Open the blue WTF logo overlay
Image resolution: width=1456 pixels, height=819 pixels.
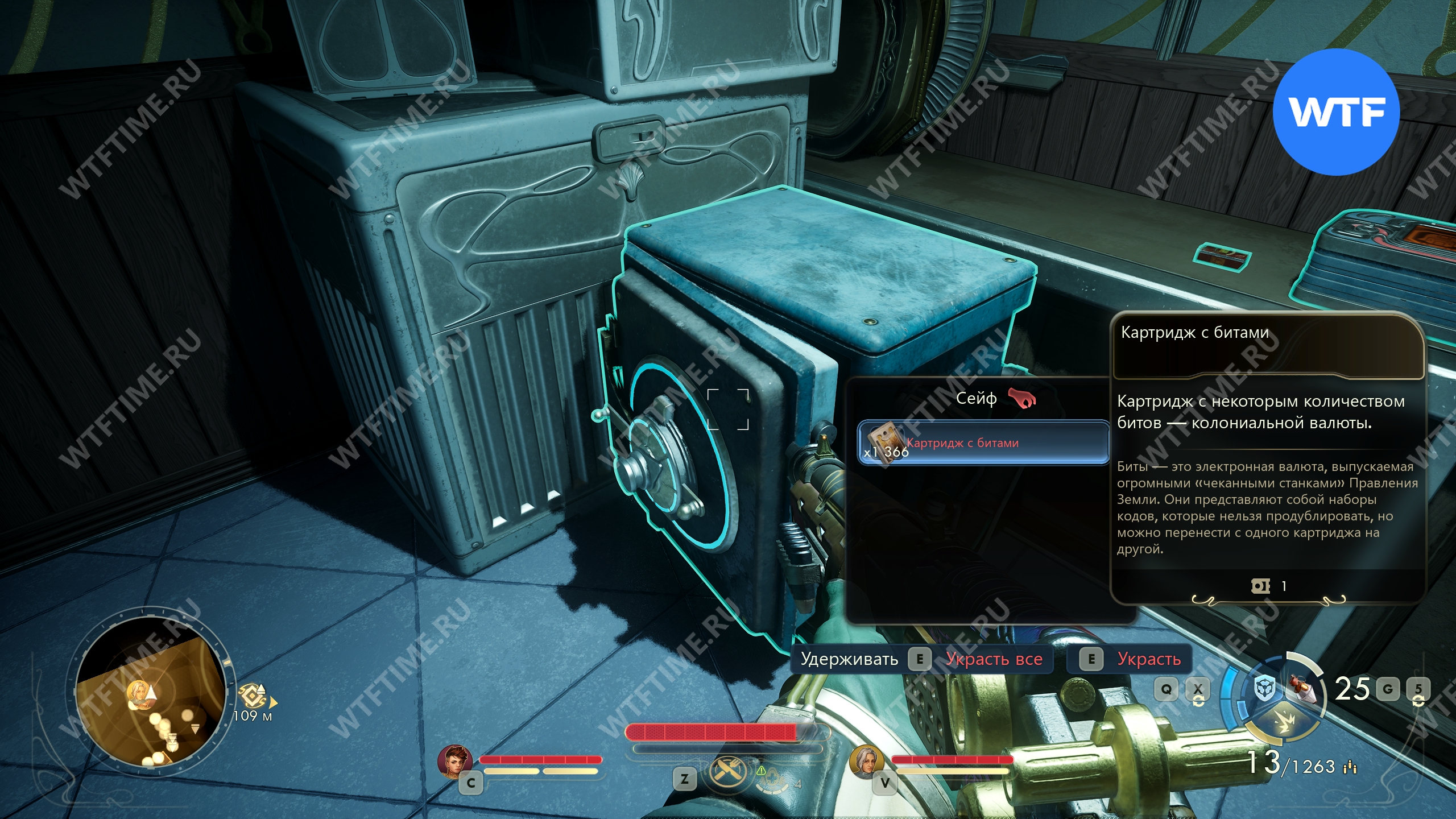point(1335,112)
